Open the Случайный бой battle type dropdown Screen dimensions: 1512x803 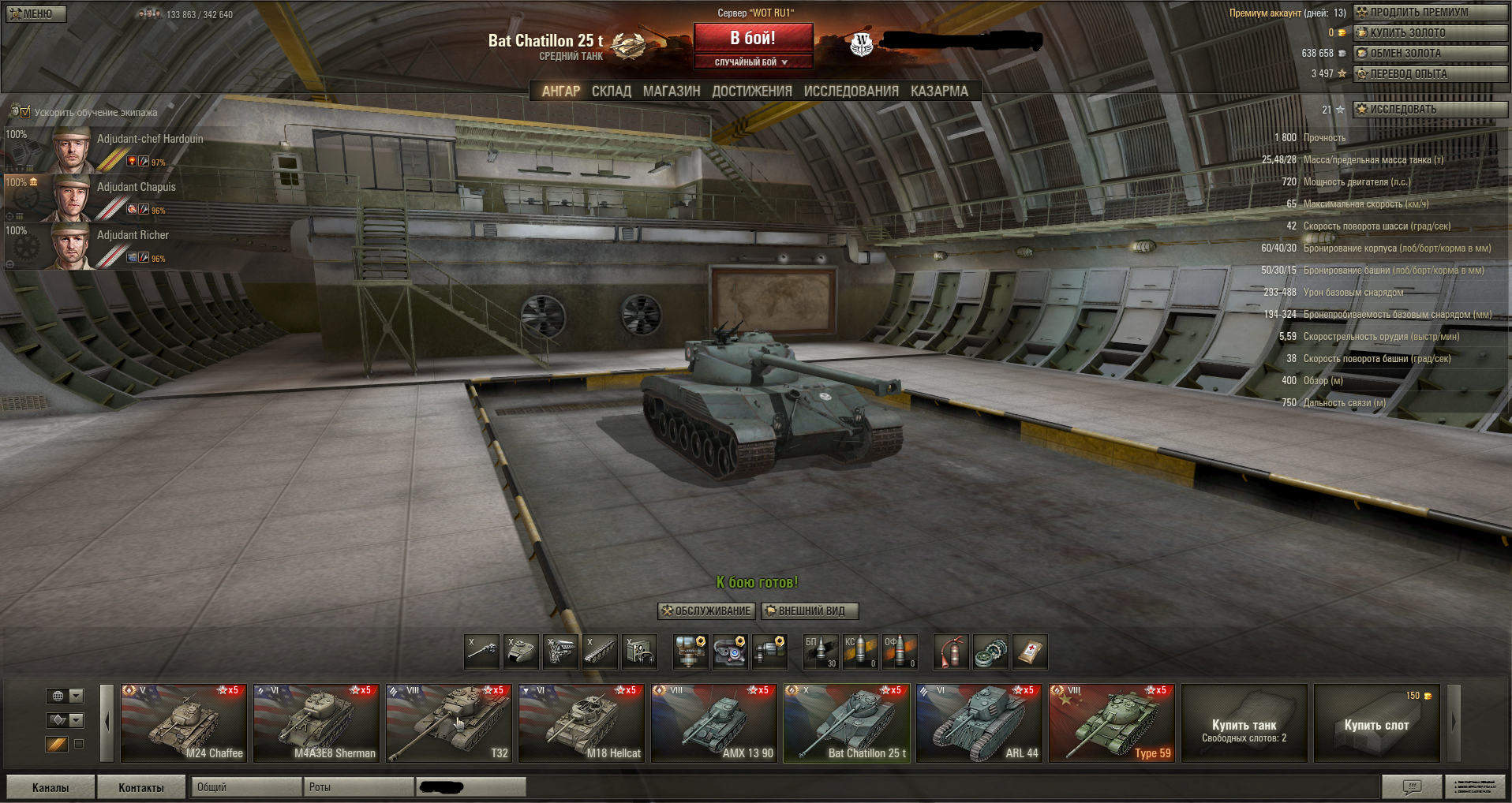pos(752,62)
